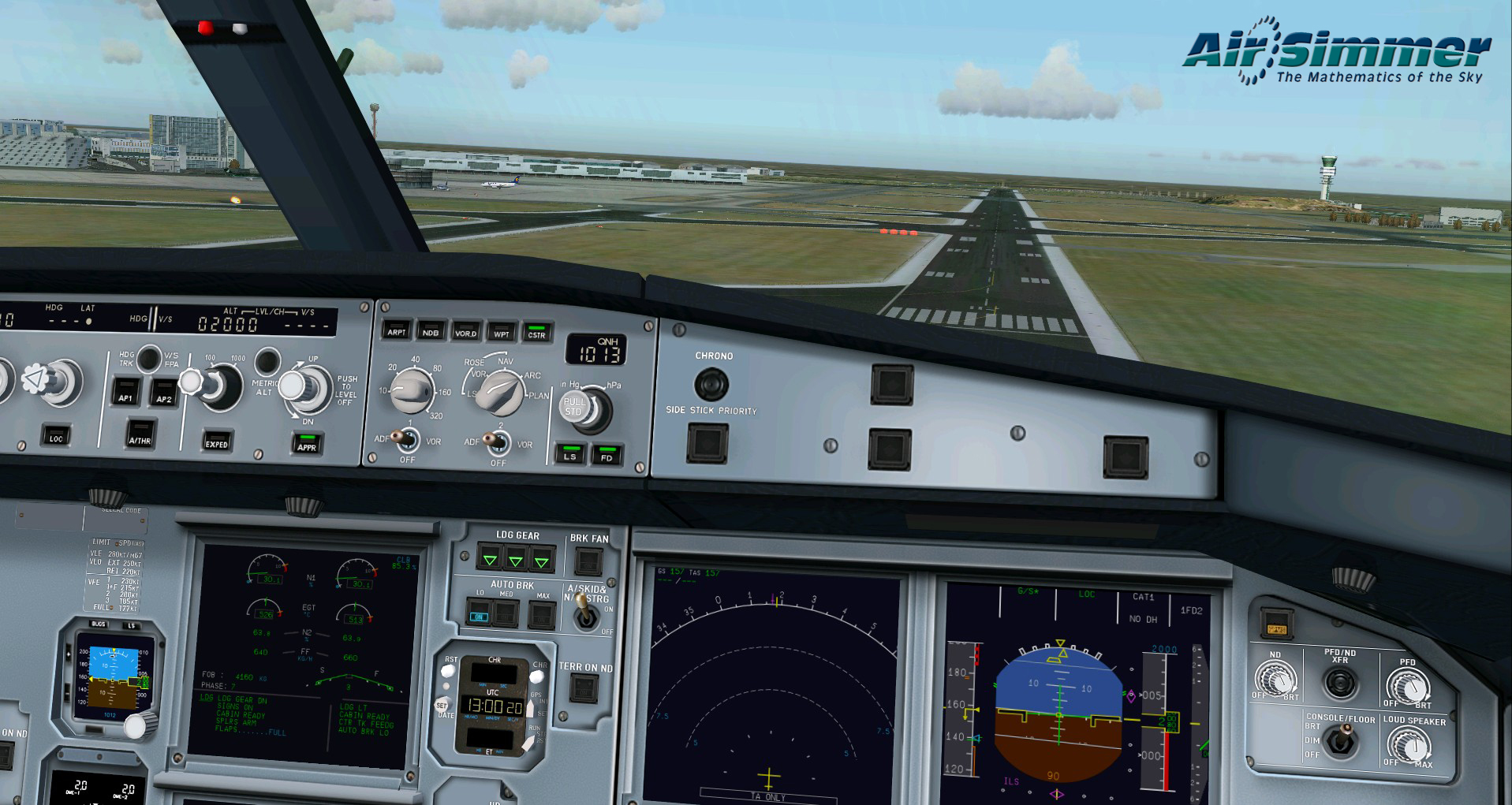The height and width of the screenshot is (805, 1512).
Task: Activate the EXPED button
Action: pyautogui.click(x=216, y=441)
